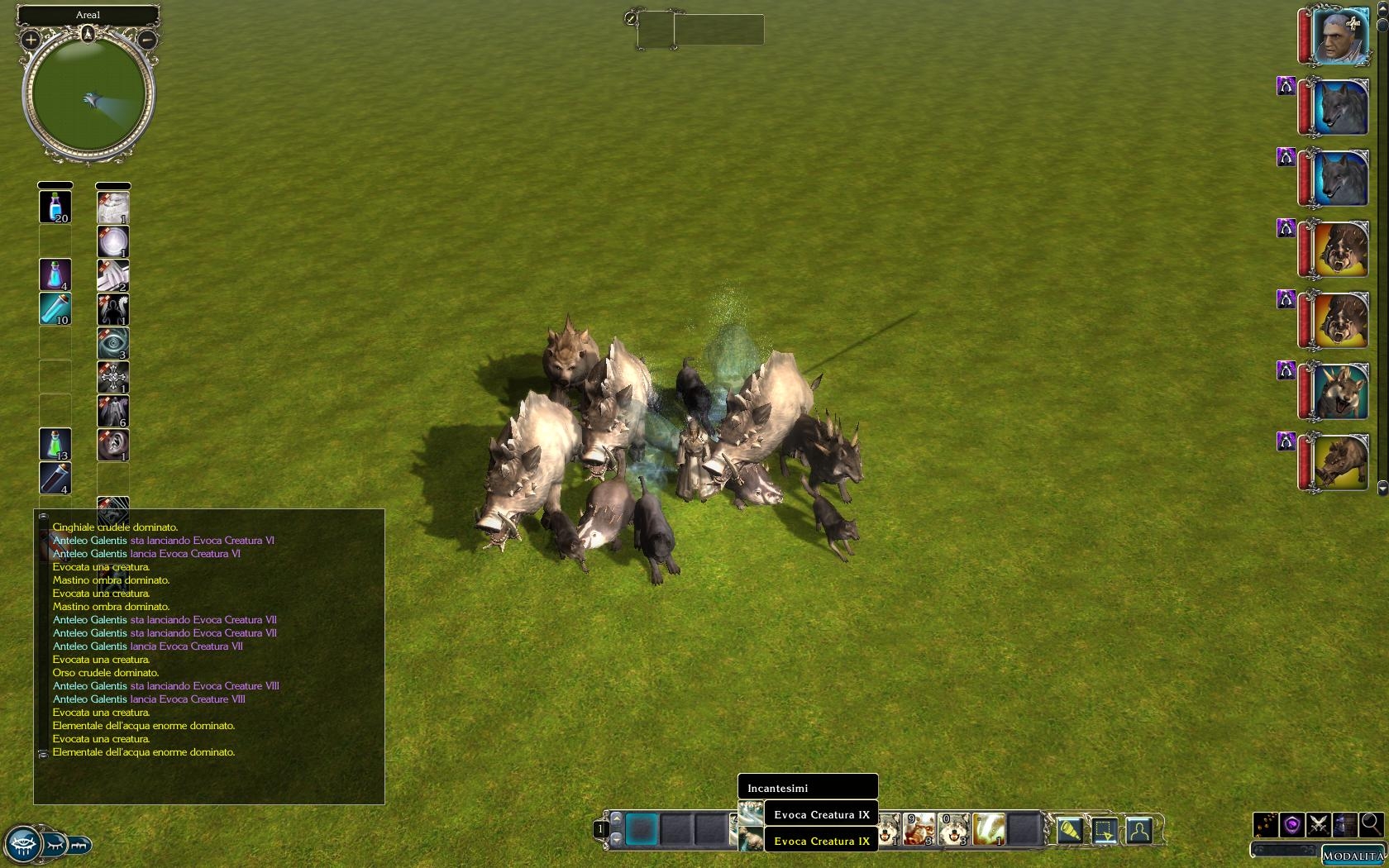This screenshot has width=1389, height=868.
Task: Click the character silhouette hotbar button
Action: (1139, 829)
